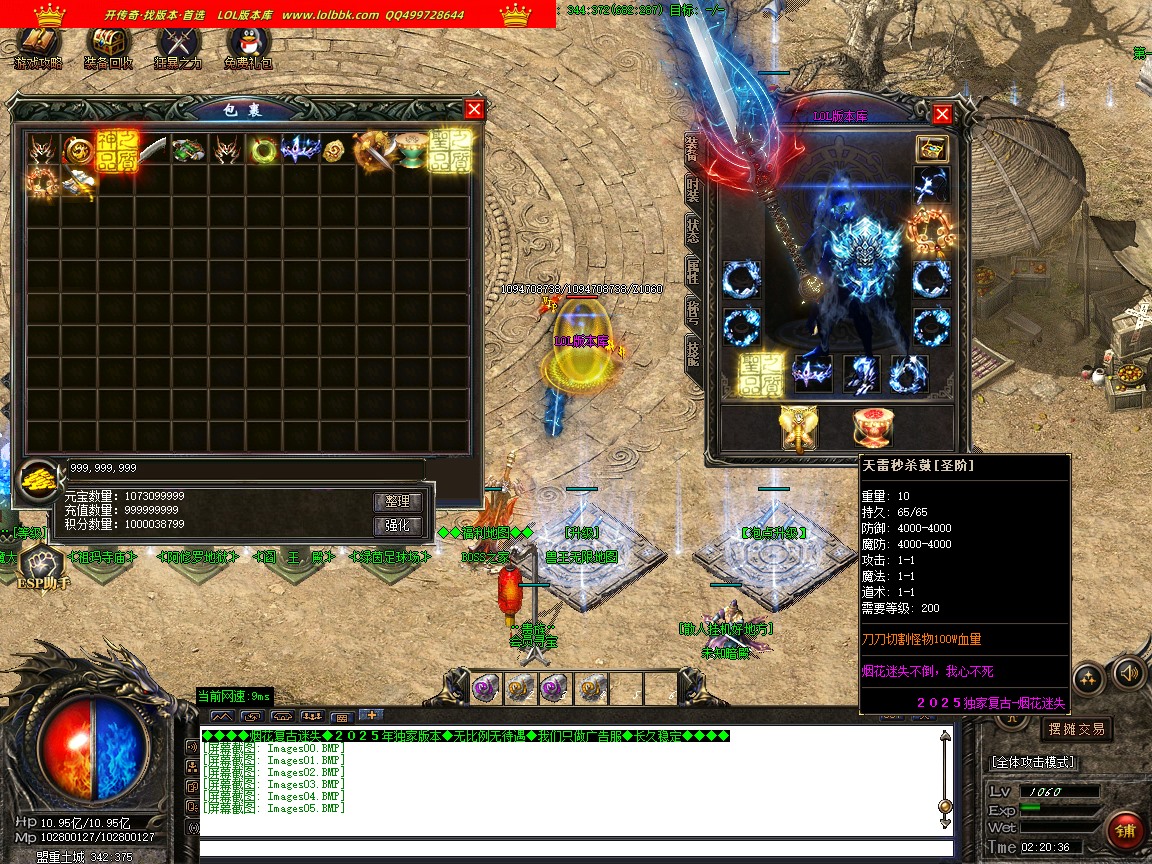This screenshot has height=864, width=1152.
Task: Click the 强化 enhance button in bag
Action: pos(398,526)
